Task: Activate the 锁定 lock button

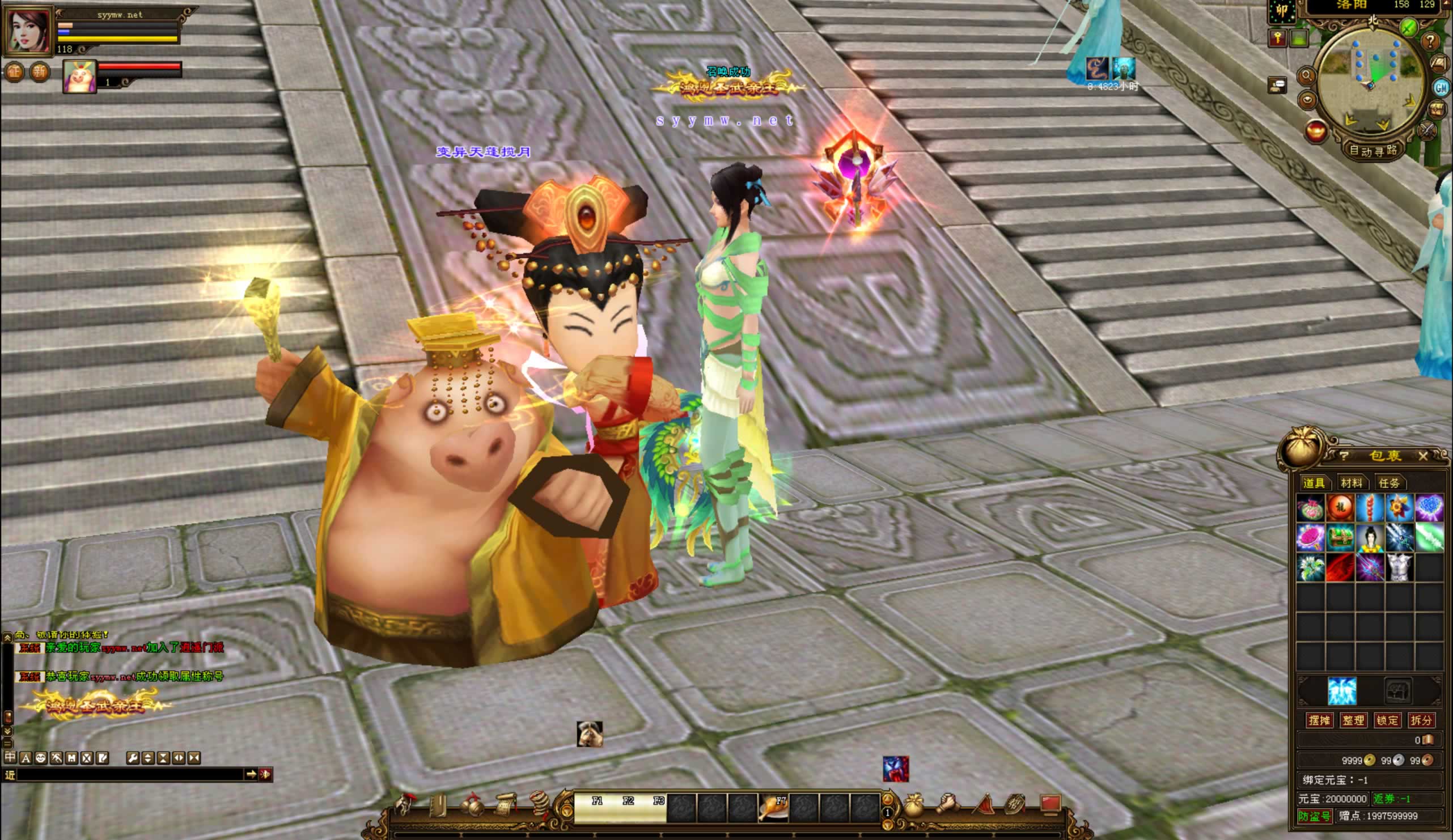Action: 1387,720
